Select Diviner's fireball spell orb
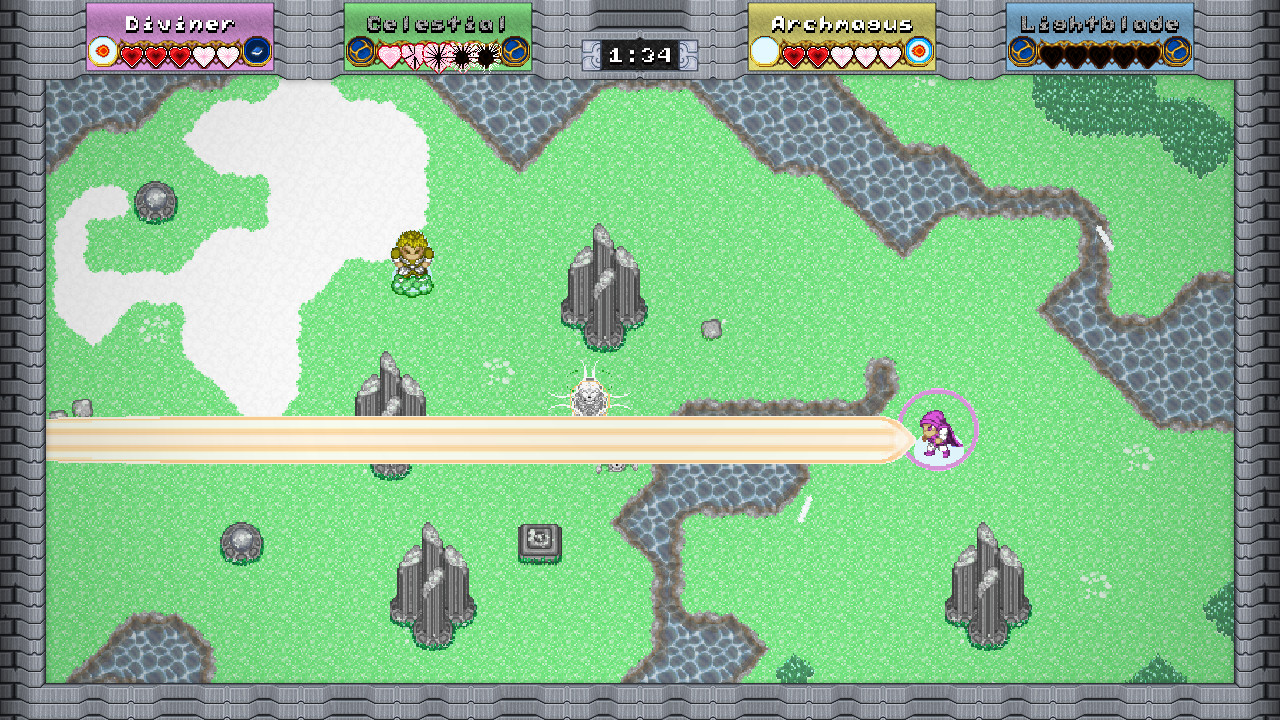Screen dimensions: 1280x720 pyautogui.click(x=102, y=51)
